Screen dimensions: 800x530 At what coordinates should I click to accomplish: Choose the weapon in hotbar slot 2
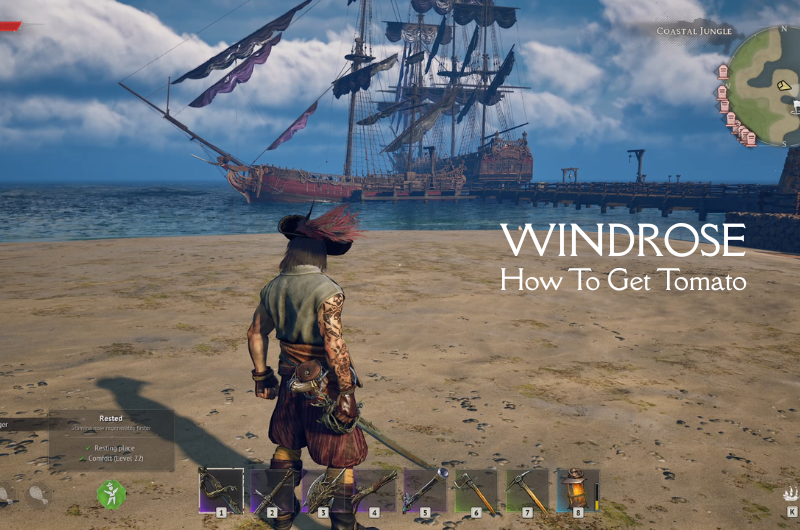point(272,490)
